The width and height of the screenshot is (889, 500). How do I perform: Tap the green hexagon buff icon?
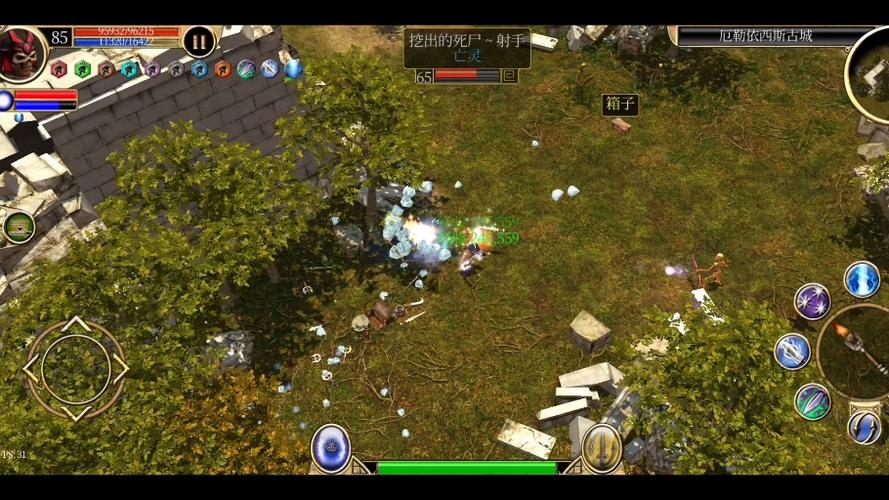click(82, 69)
